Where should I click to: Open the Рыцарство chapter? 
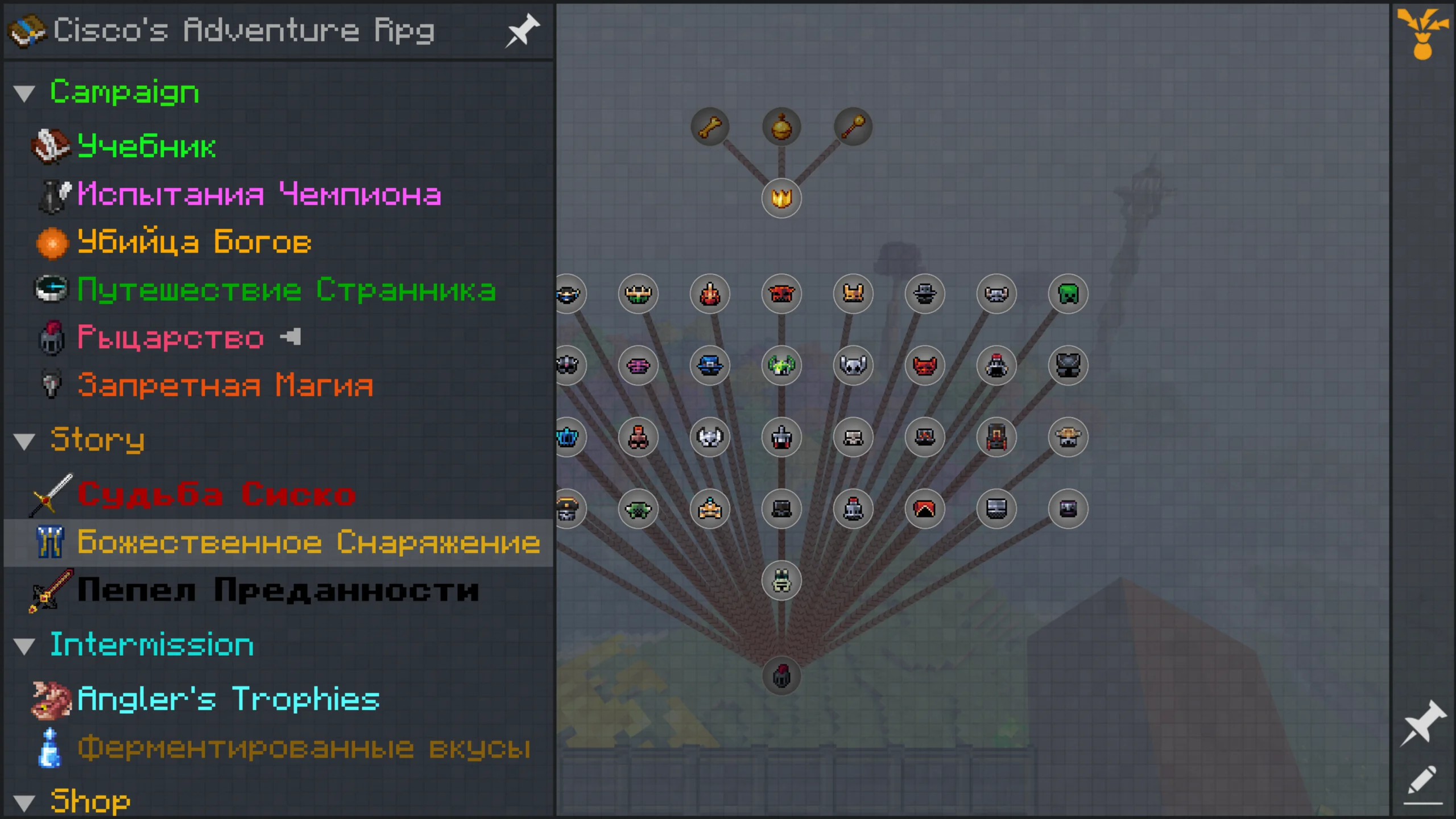coord(170,338)
